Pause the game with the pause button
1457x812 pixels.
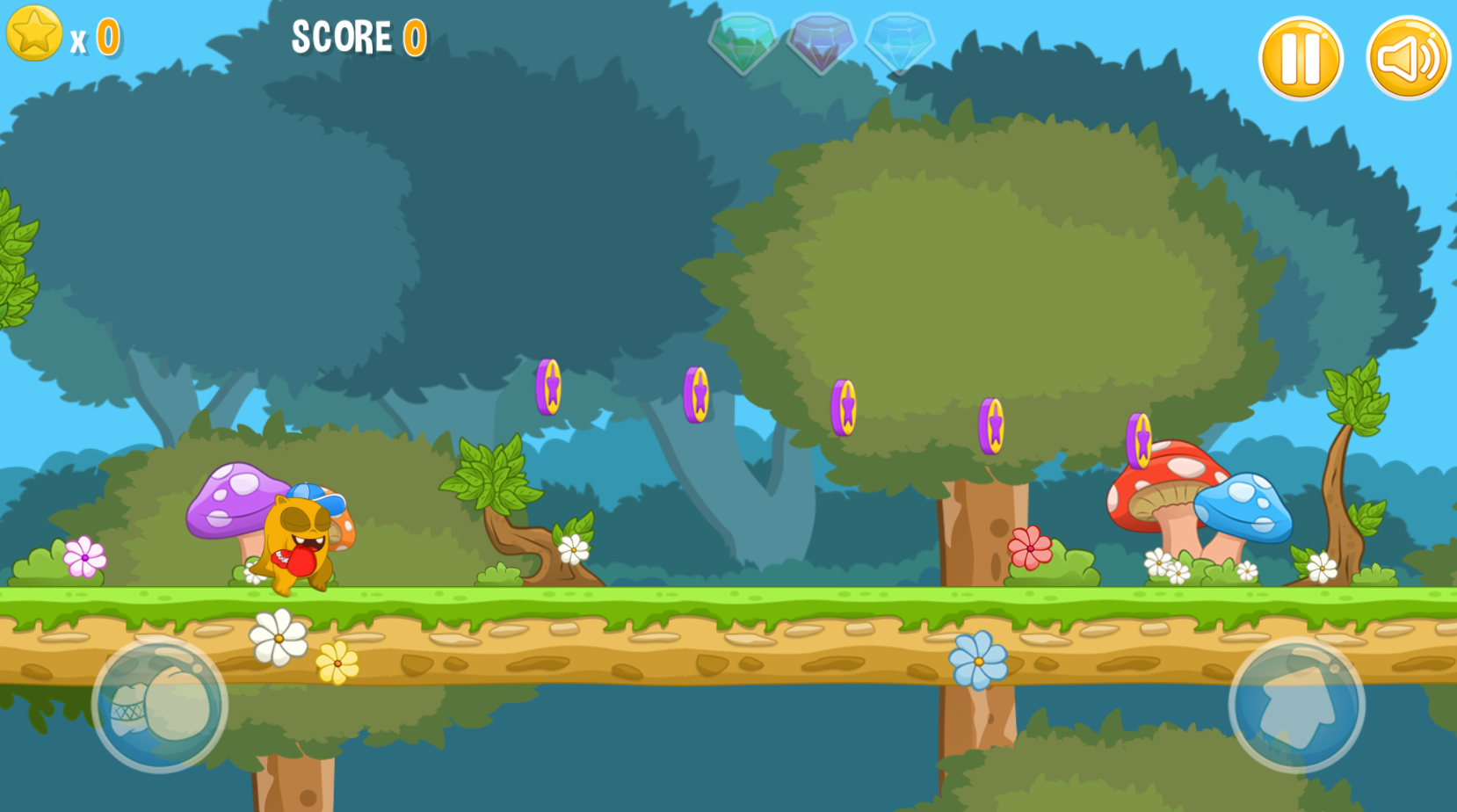point(1301,59)
